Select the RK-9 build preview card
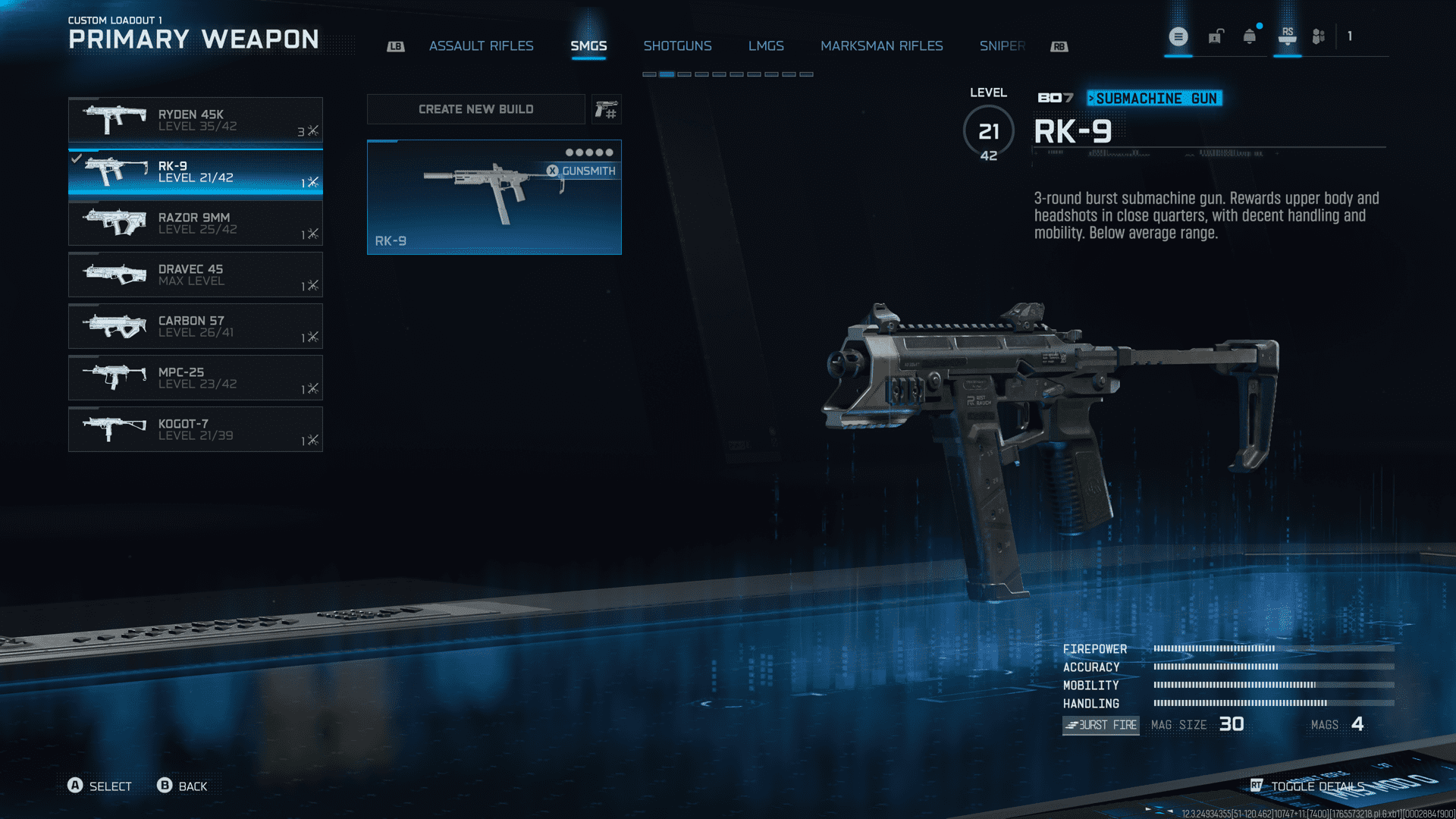The width and height of the screenshot is (1456, 819). pyautogui.click(x=494, y=197)
